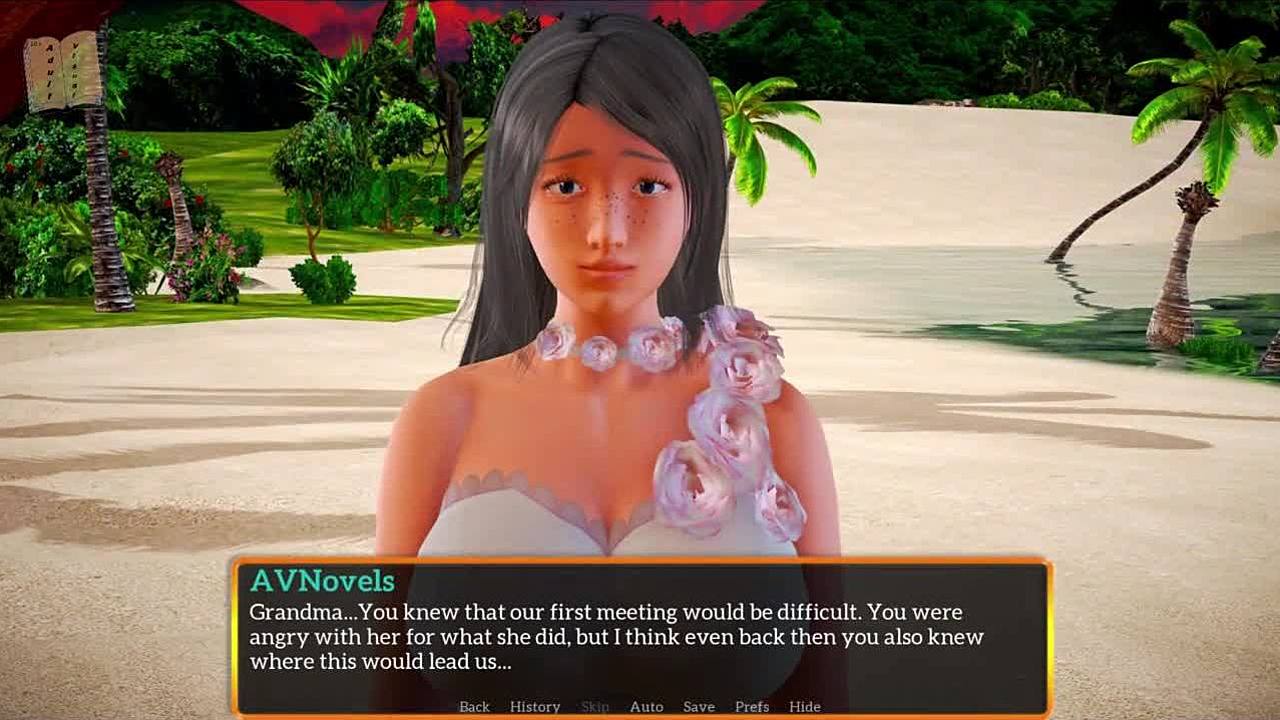The width and height of the screenshot is (1280, 720).
Task: Click the greyed-out Skip button
Action: [595, 706]
